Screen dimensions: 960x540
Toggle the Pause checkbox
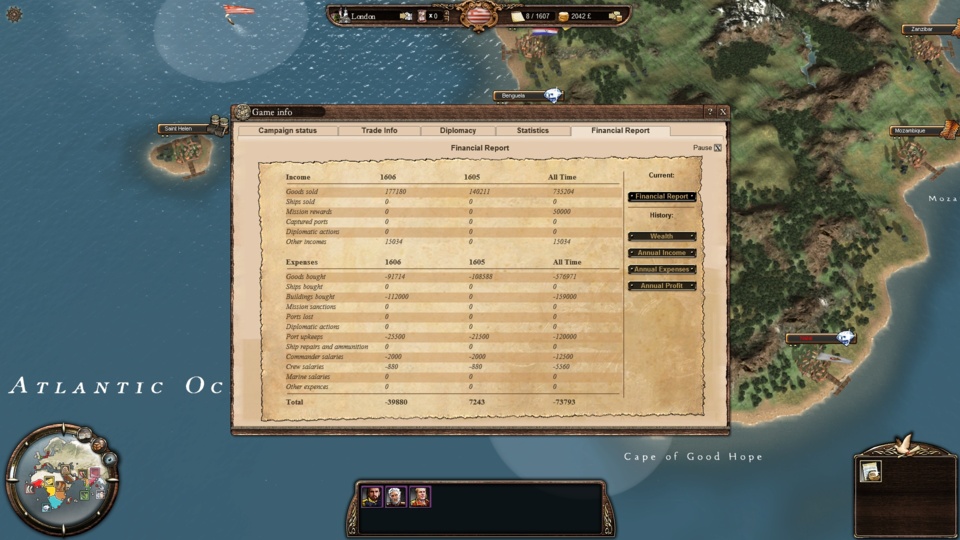[717, 148]
